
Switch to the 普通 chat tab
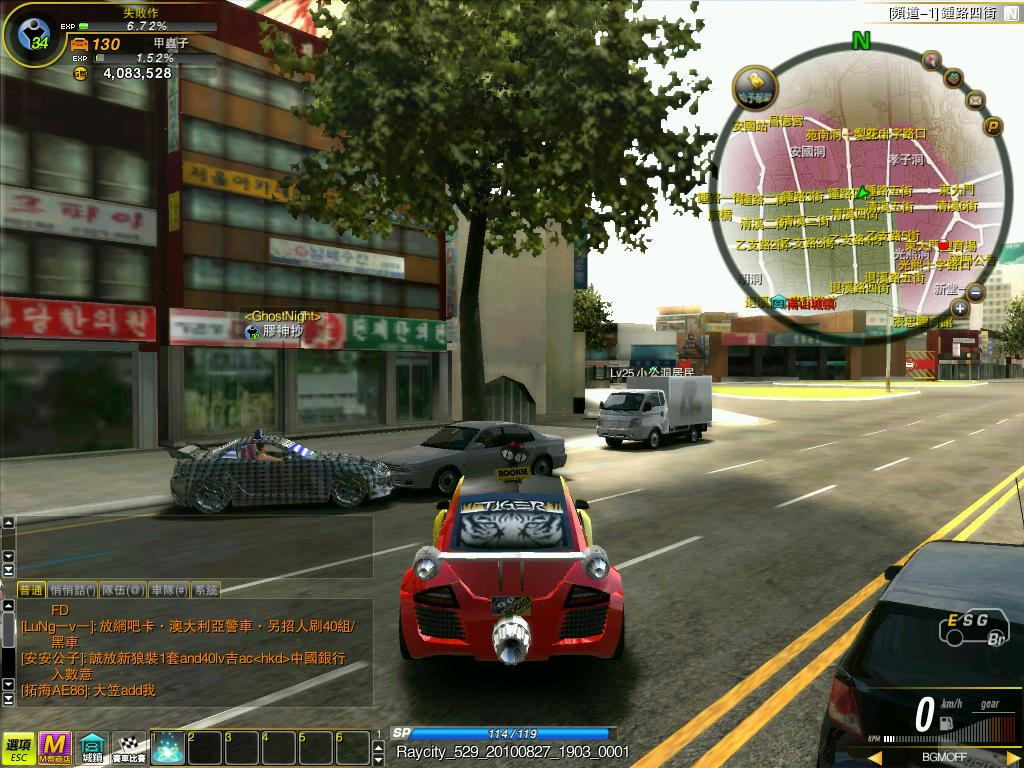tap(31, 590)
